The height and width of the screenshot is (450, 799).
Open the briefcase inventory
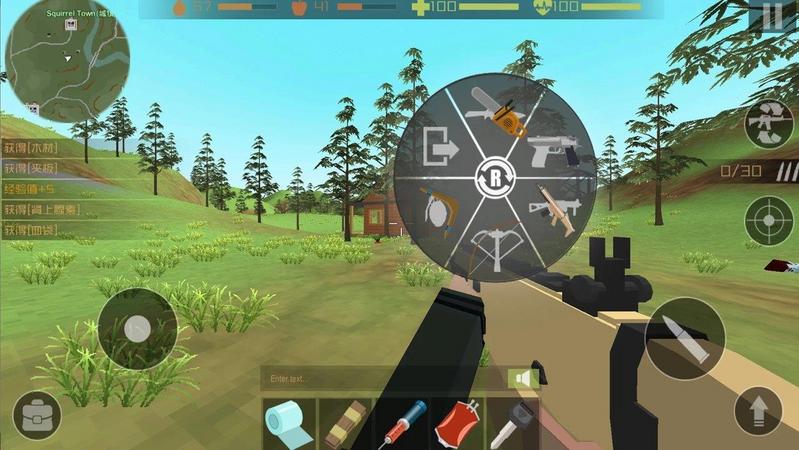click(x=37, y=415)
